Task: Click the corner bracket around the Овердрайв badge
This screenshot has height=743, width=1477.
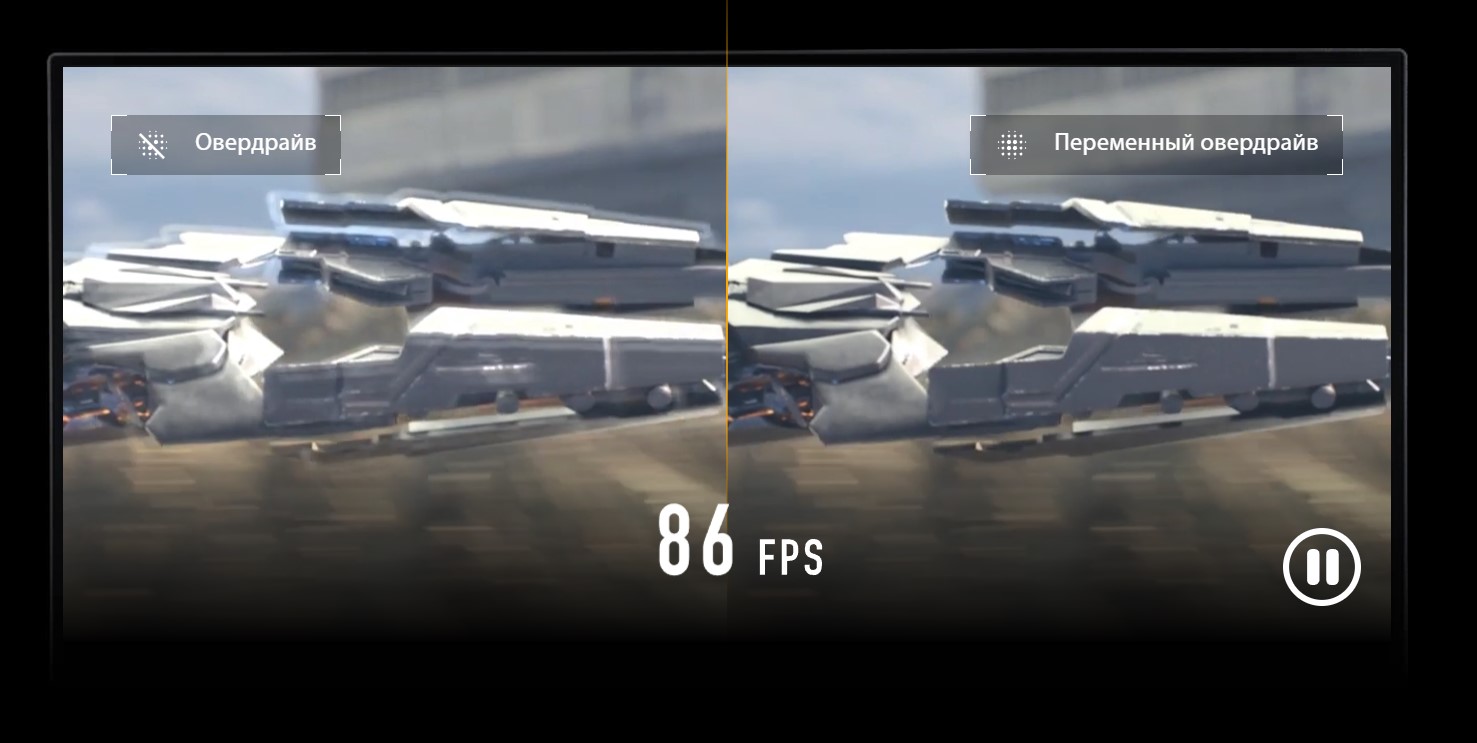Action: 113,118
